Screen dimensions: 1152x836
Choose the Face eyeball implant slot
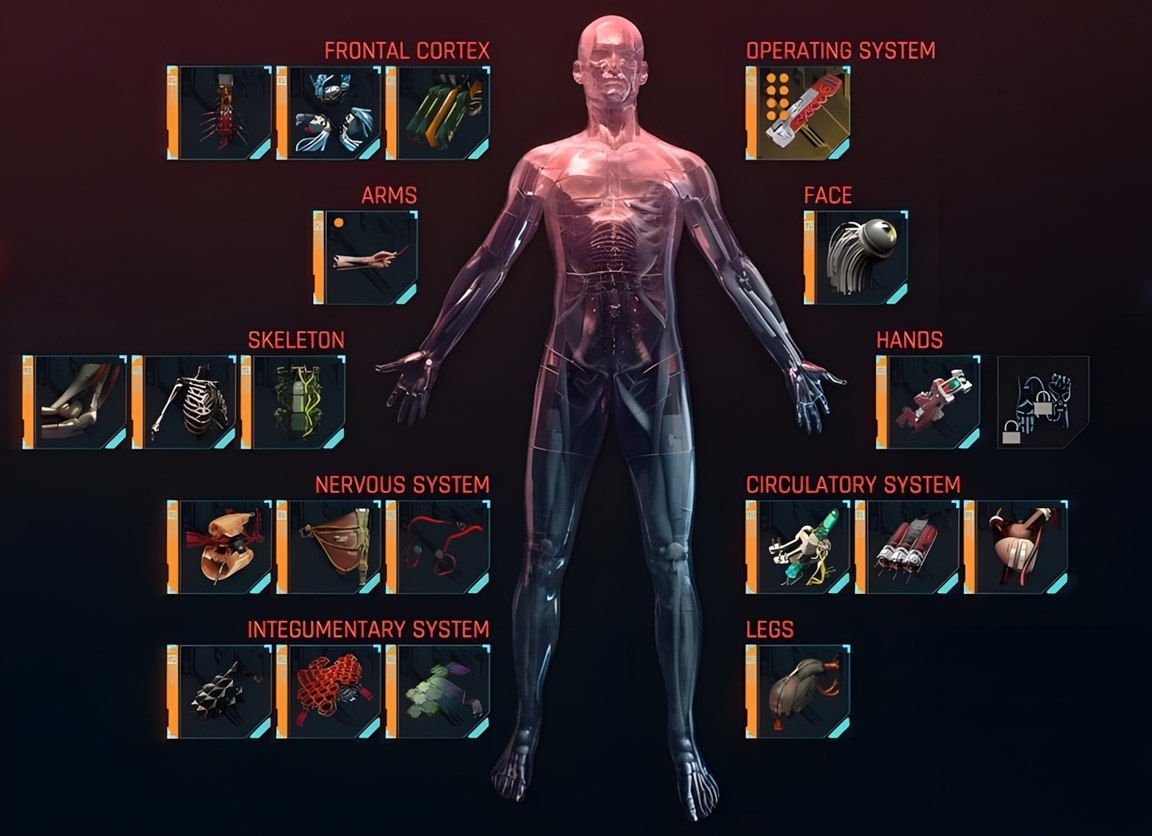857,257
